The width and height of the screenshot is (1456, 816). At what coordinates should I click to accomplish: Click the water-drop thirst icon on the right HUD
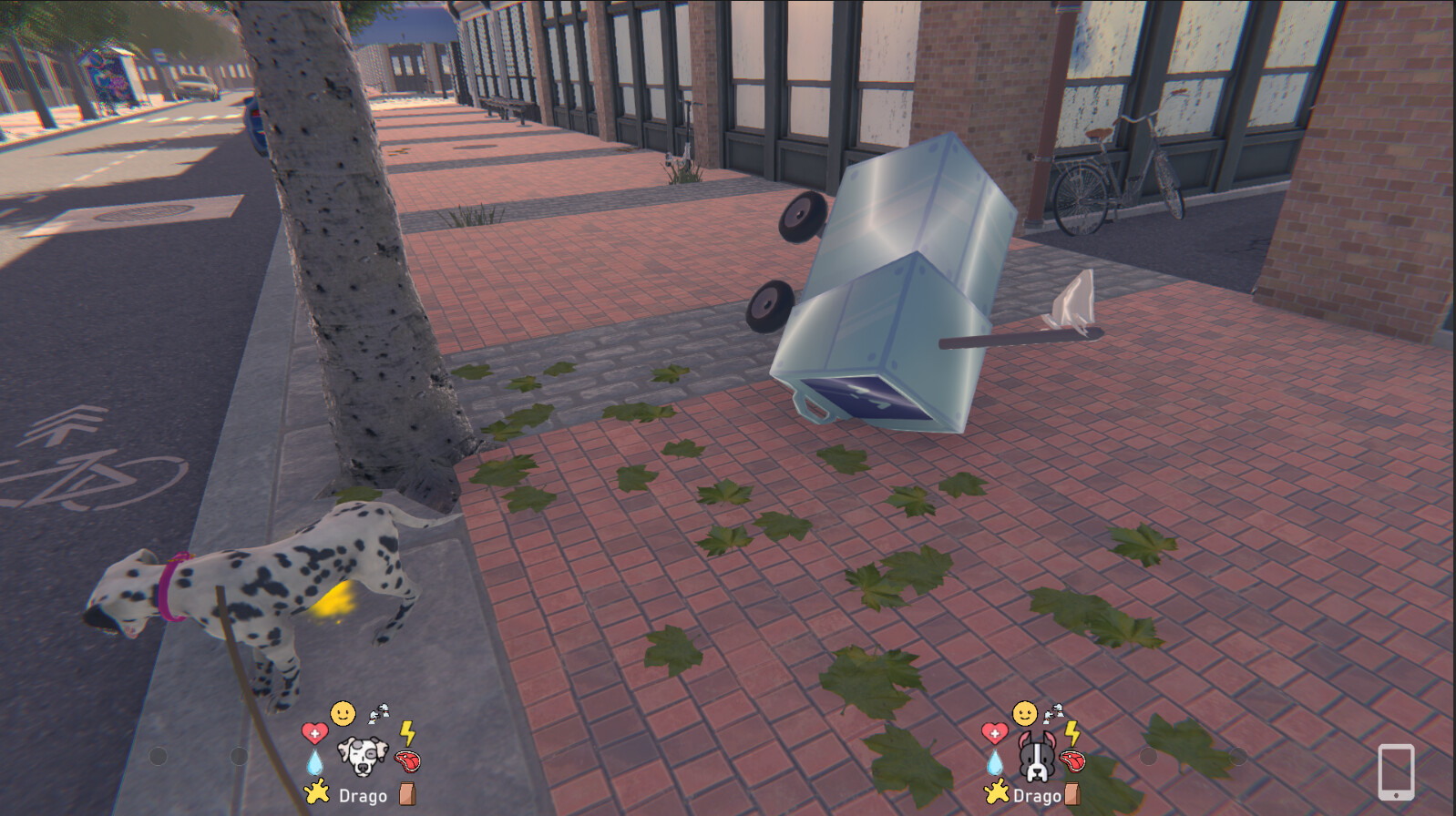[997, 760]
